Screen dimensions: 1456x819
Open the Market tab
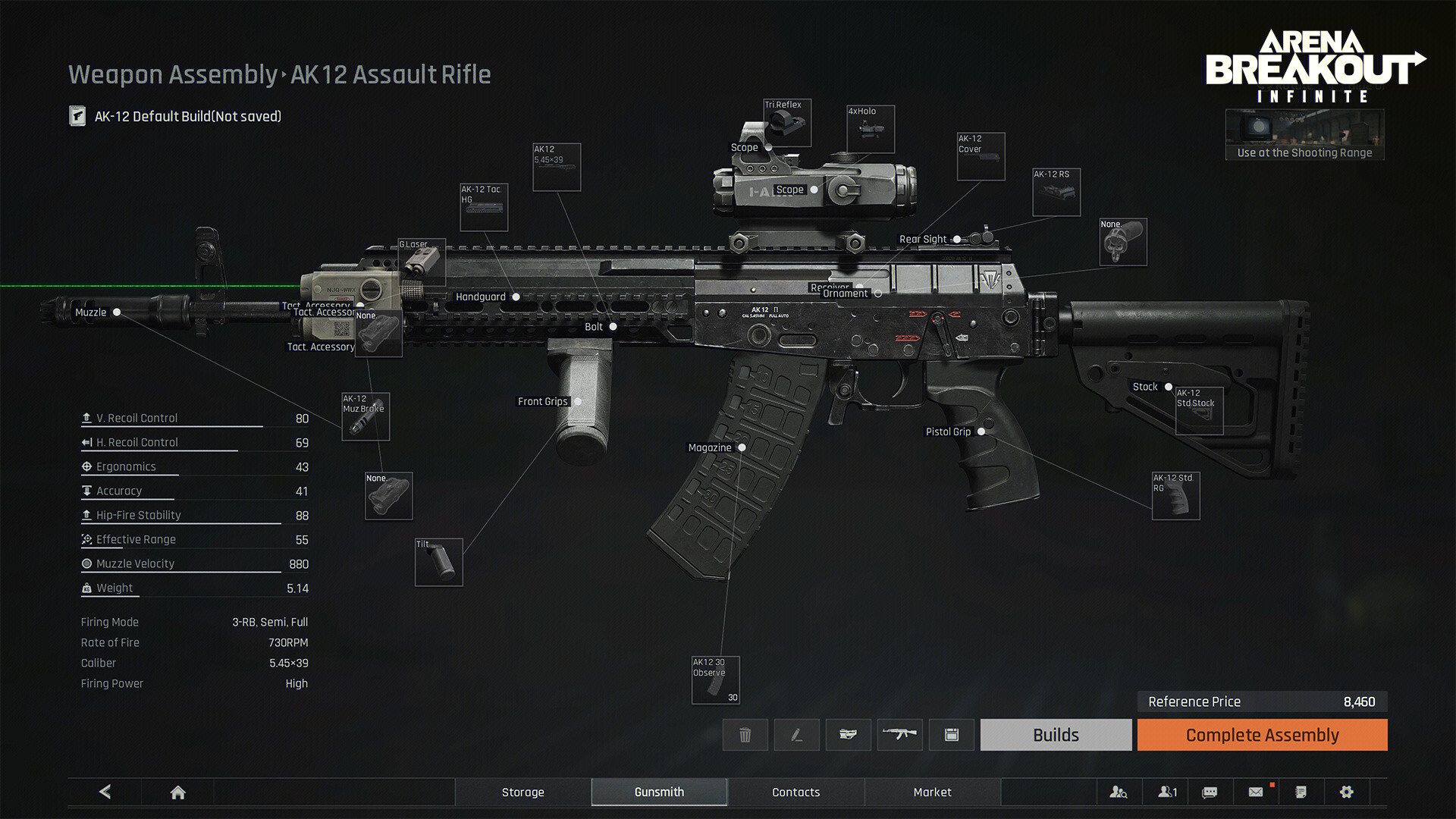(932, 792)
